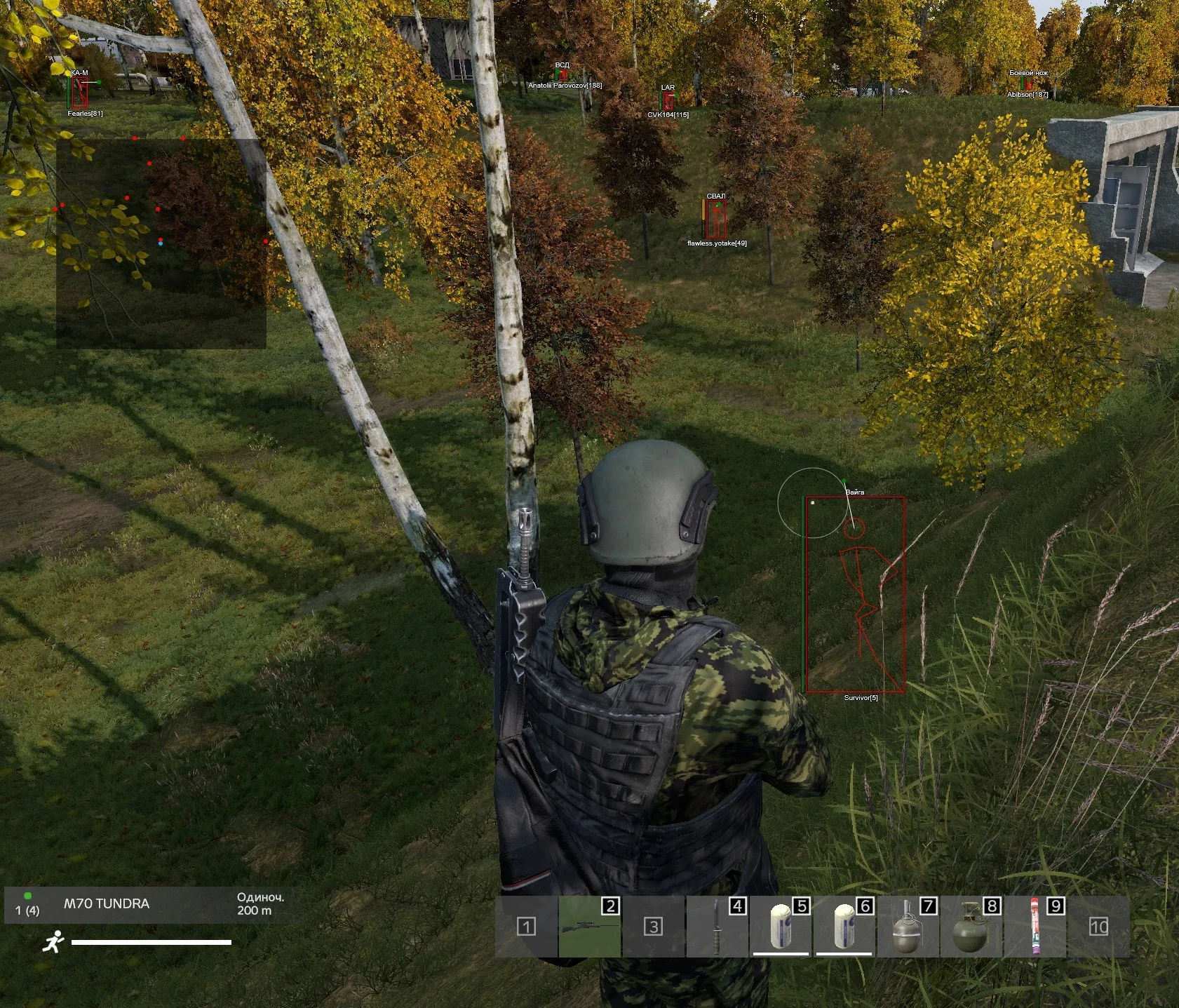
Task: Select the stick-fuse grenade in slot 7
Action: (908, 927)
